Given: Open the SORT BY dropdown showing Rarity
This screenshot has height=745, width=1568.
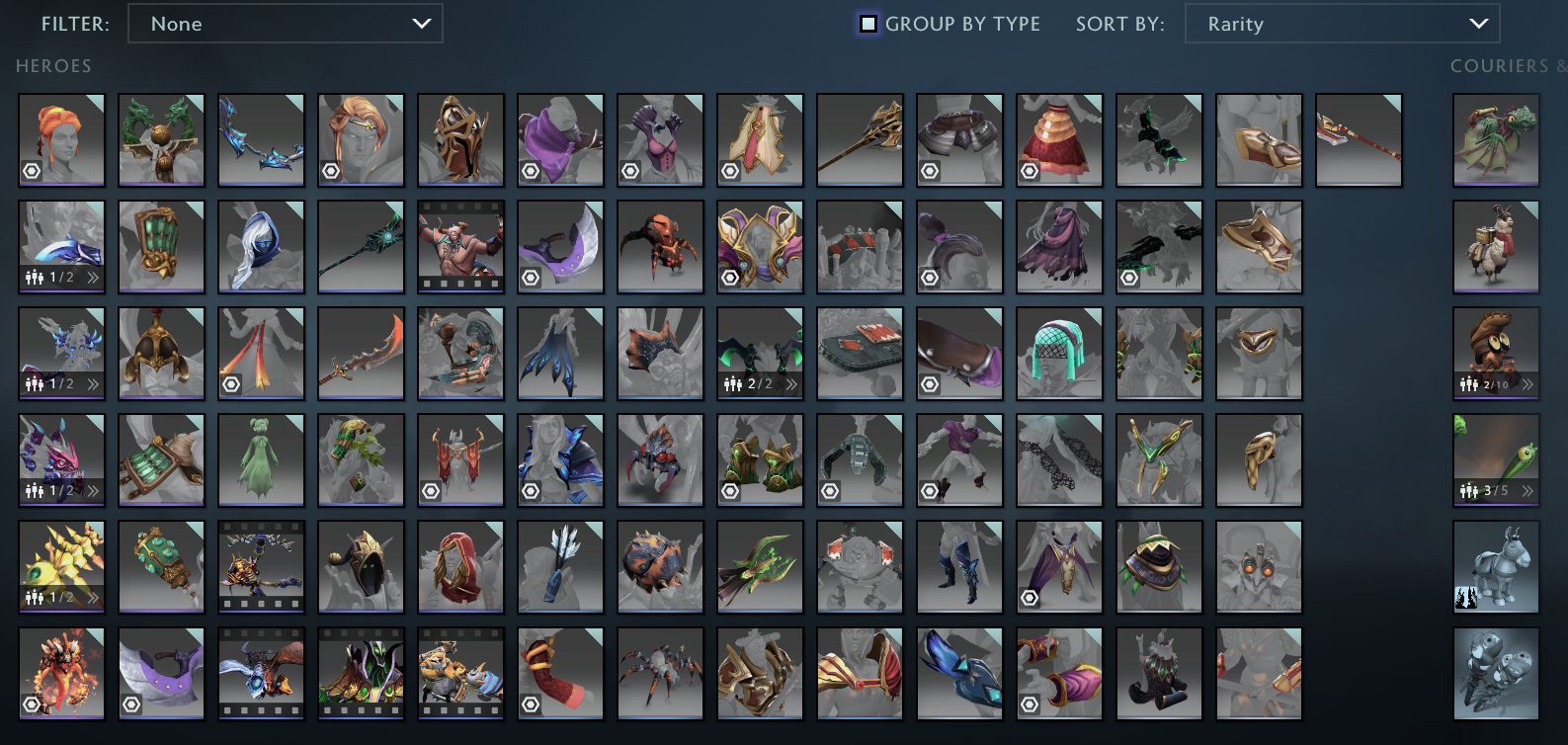Looking at the screenshot, I should pos(1341,24).
